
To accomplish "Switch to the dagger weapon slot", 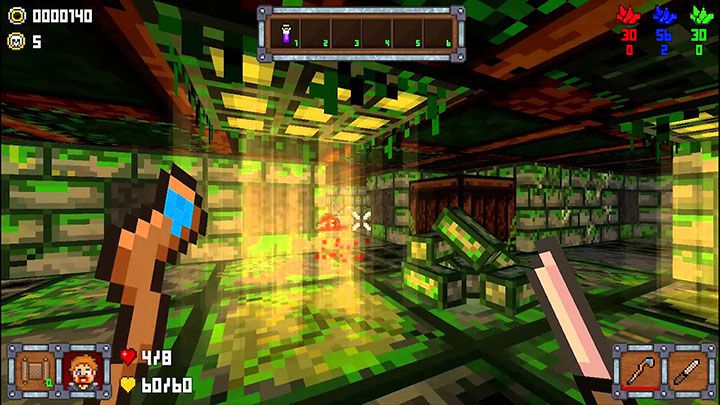I will coord(686,370).
